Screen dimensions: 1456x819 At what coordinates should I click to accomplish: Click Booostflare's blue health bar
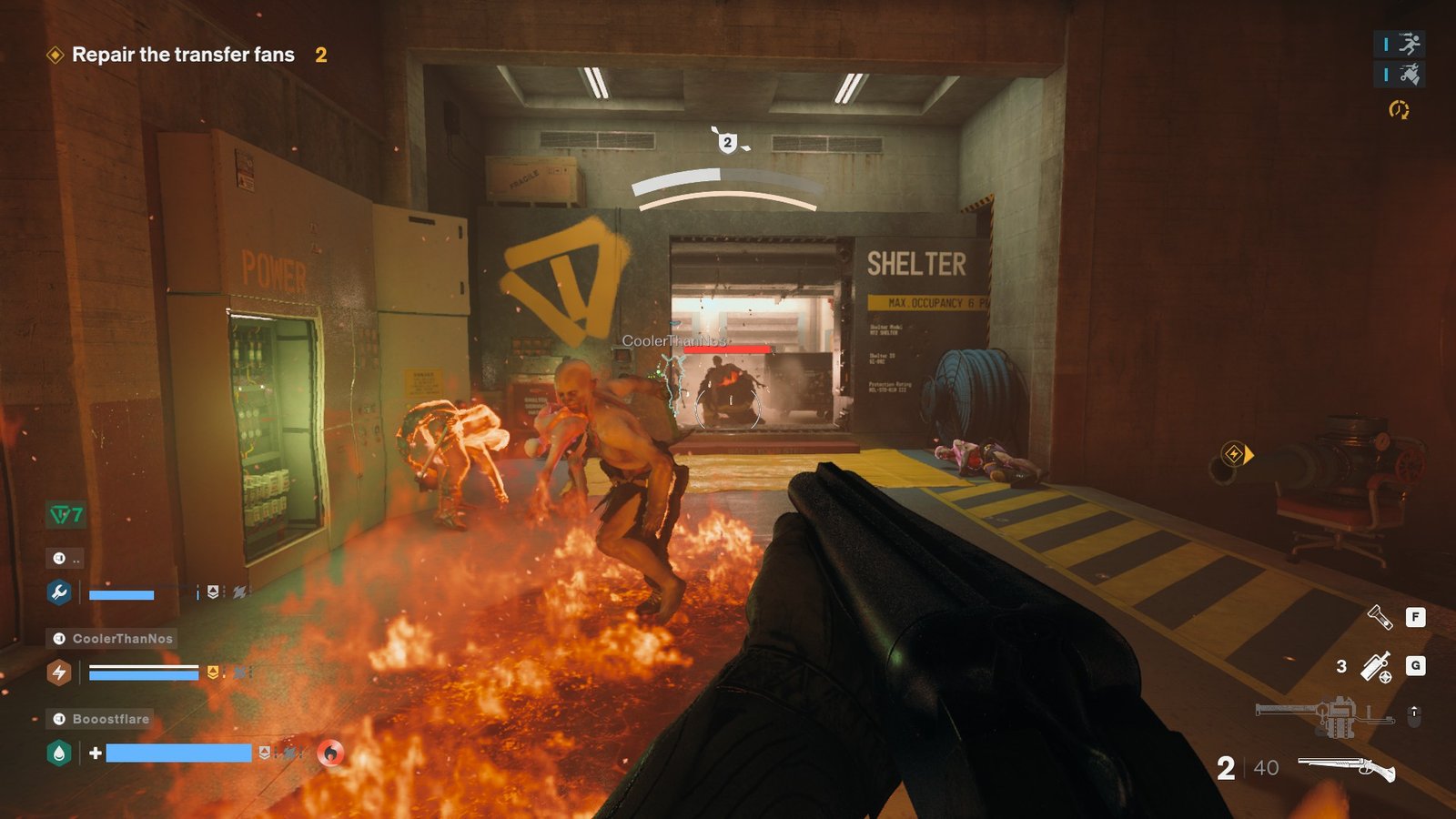pyautogui.click(x=180, y=752)
